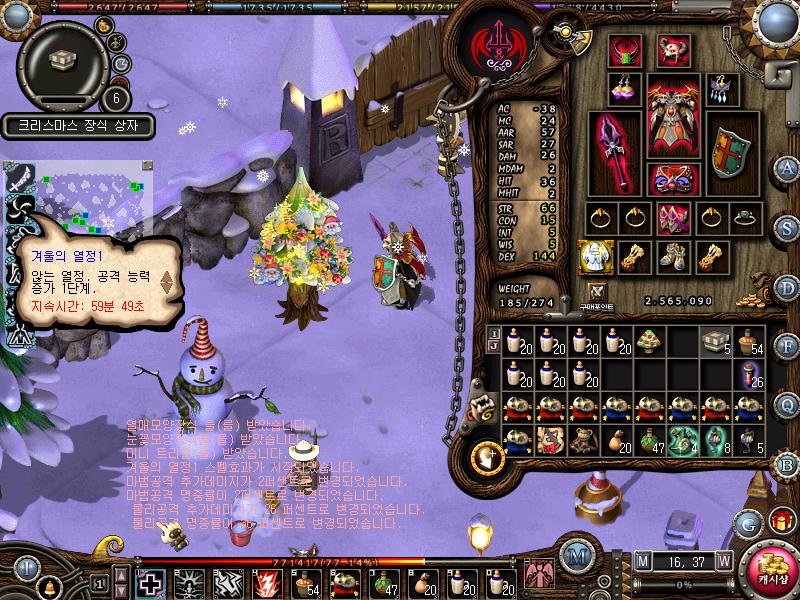800x600 pixels.
Task: Select the Christmas tree item in inventory
Action: (x=647, y=340)
